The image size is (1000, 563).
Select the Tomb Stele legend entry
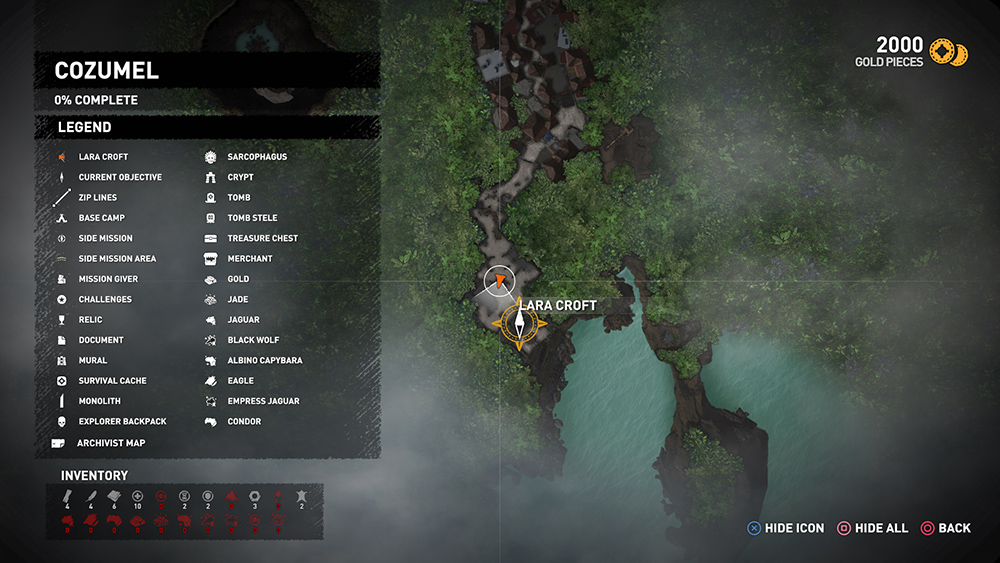point(252,218)
